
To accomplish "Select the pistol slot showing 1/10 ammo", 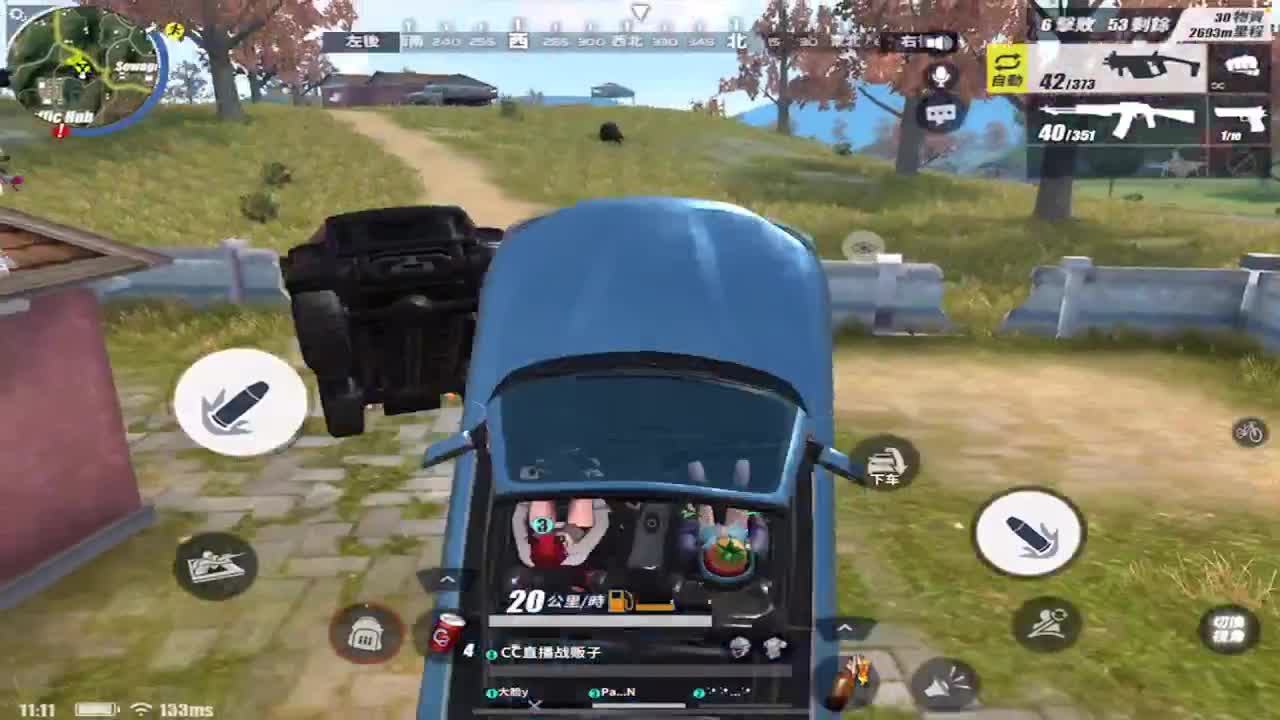I will [x=1238, y=118].
